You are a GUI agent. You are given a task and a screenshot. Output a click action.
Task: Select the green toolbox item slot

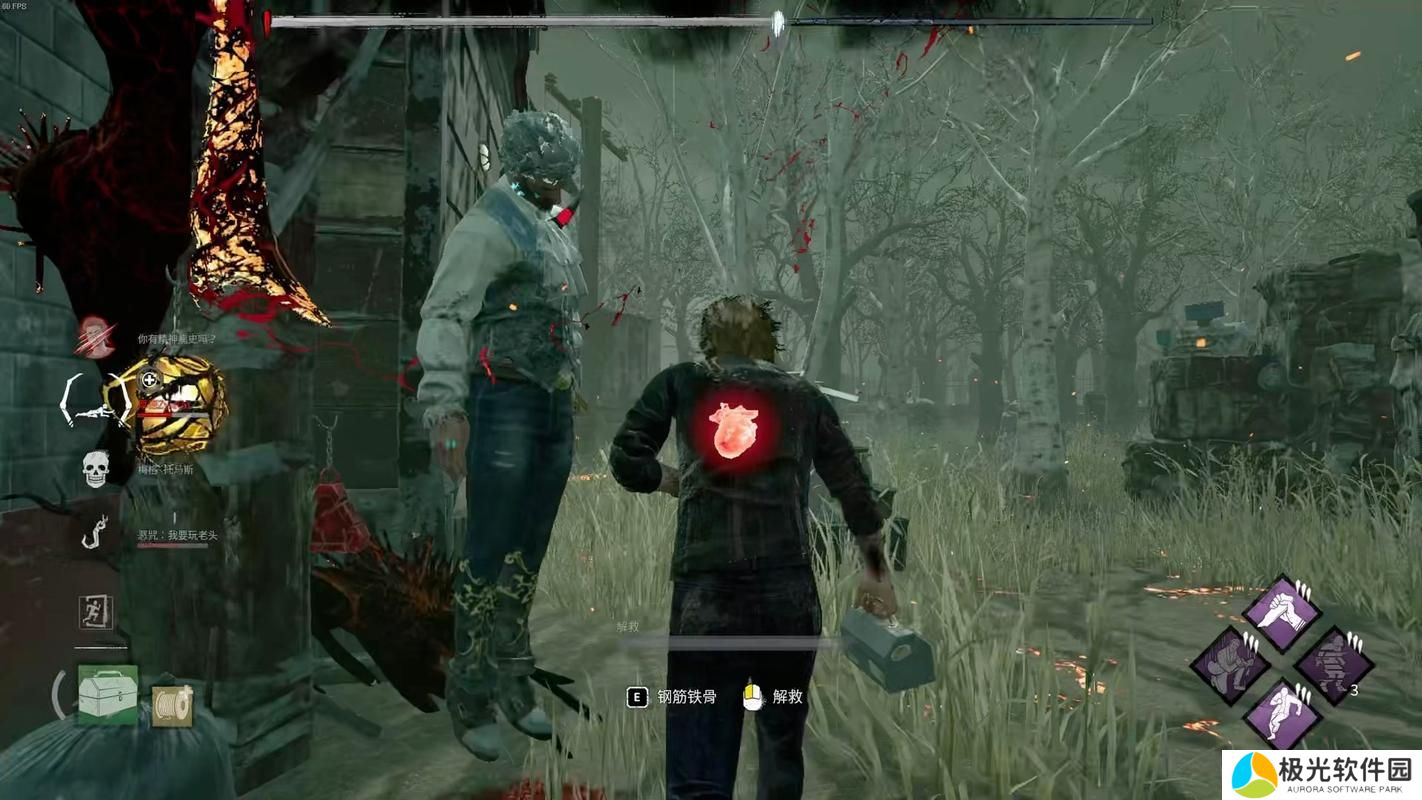(x=107, y=694)
